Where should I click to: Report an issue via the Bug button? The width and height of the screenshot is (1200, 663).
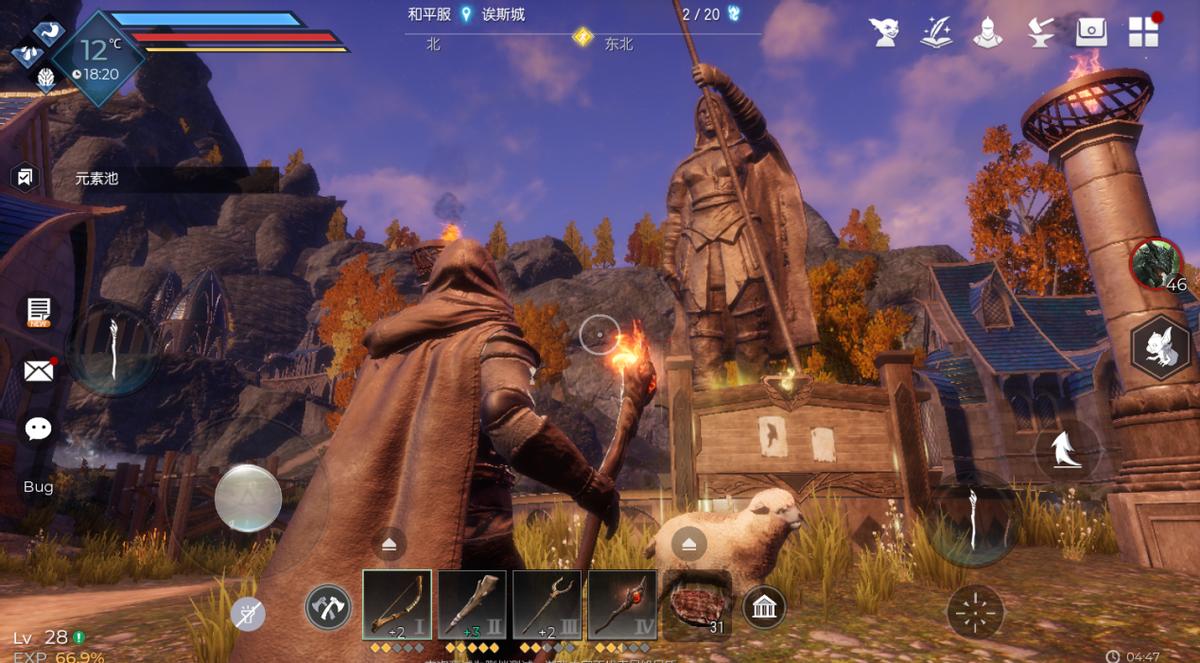pos(38,486)
